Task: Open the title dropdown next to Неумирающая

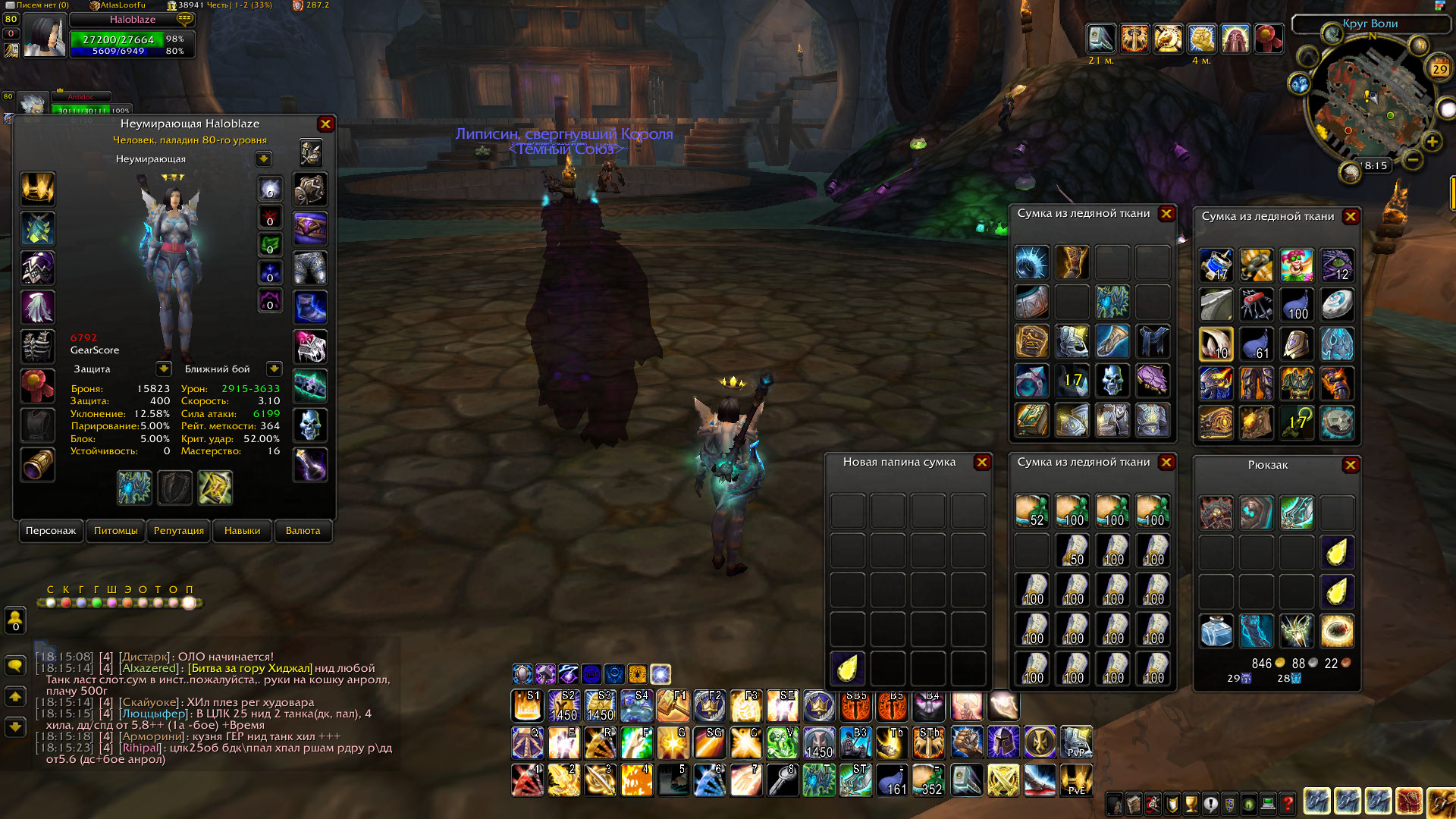Action: [264, 159]
